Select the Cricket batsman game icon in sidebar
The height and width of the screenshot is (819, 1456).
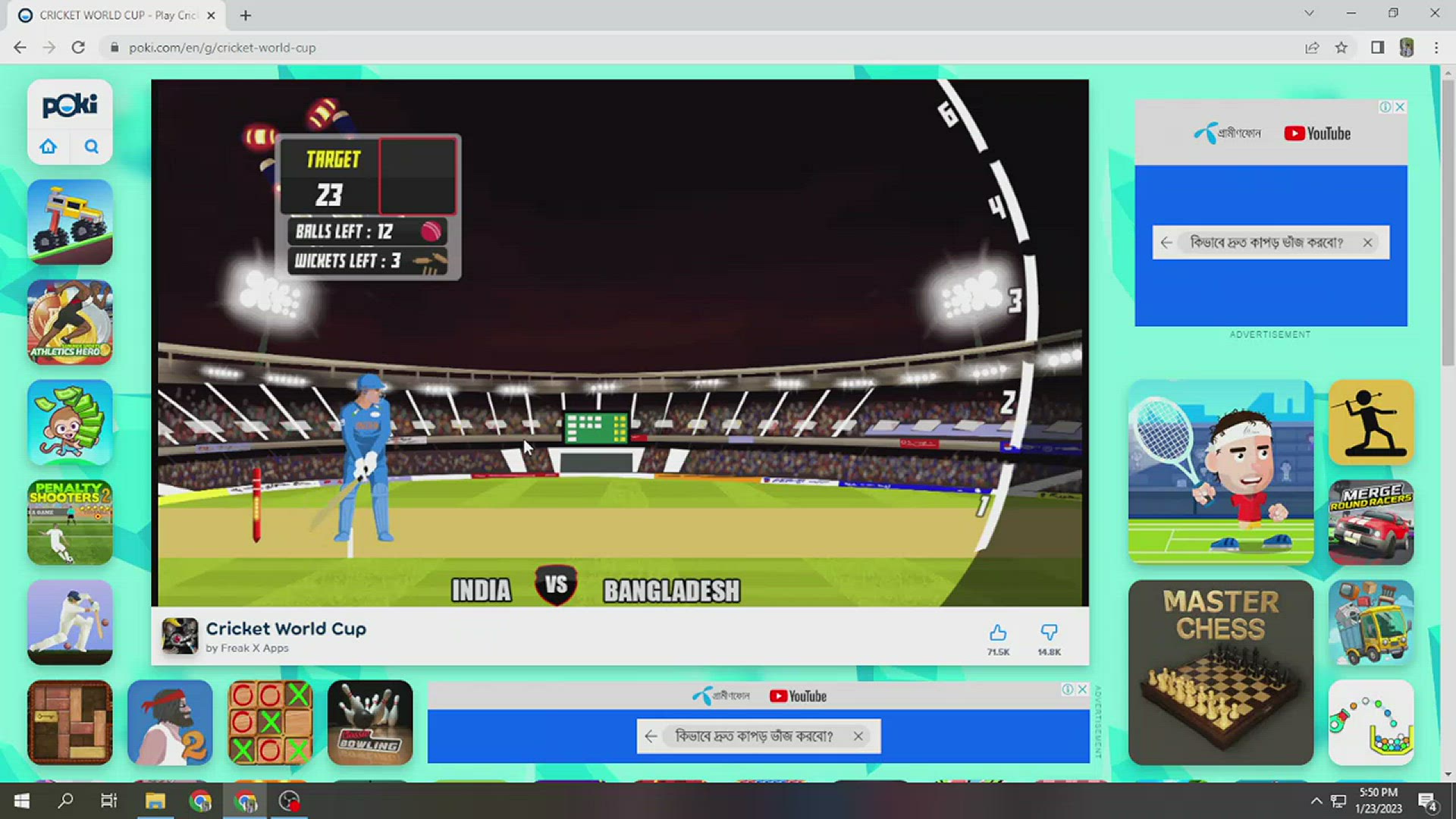coord(69,623)
